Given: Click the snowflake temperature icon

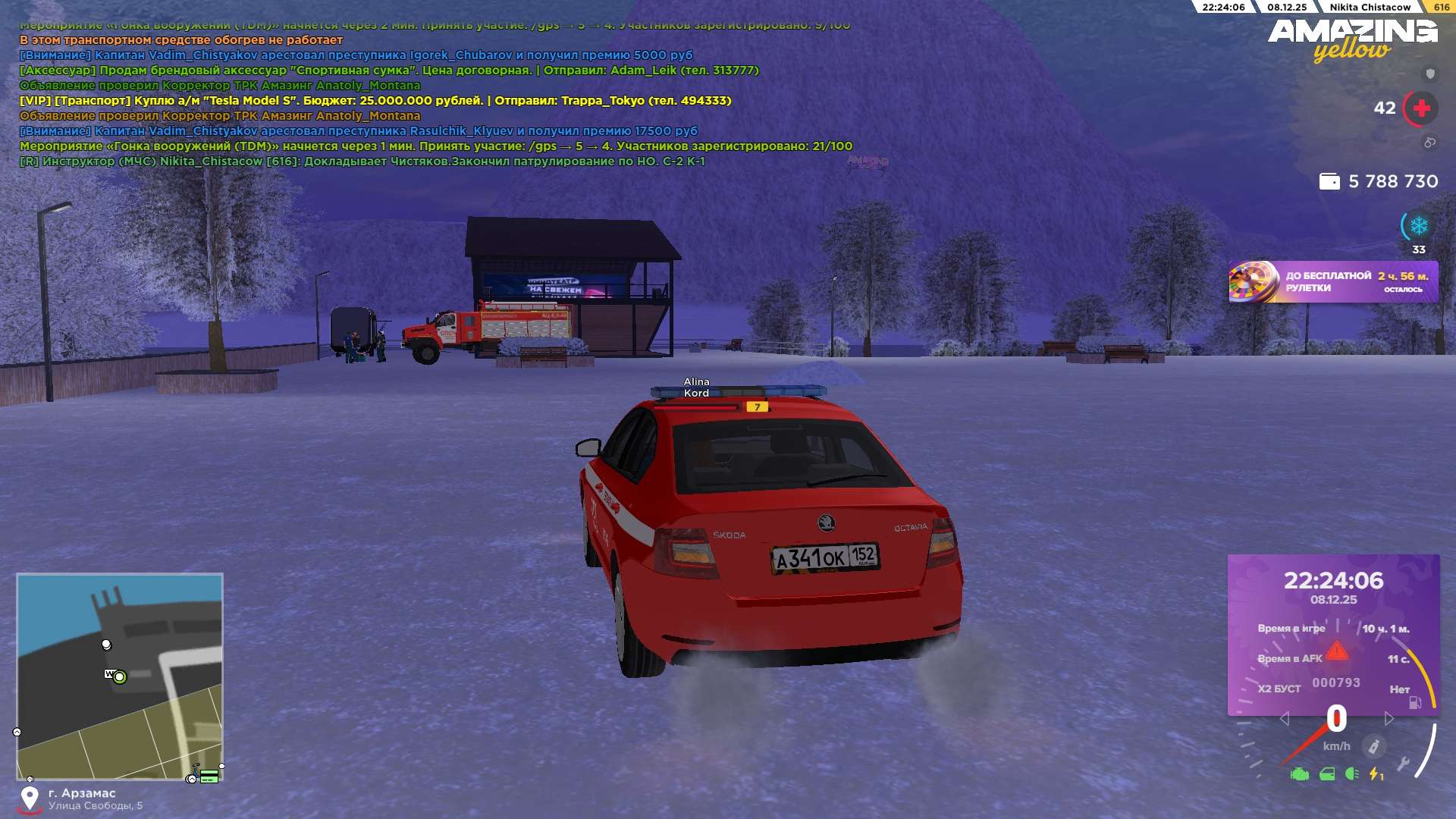Looking at the screenshot, I should (x=1419, y=225).
